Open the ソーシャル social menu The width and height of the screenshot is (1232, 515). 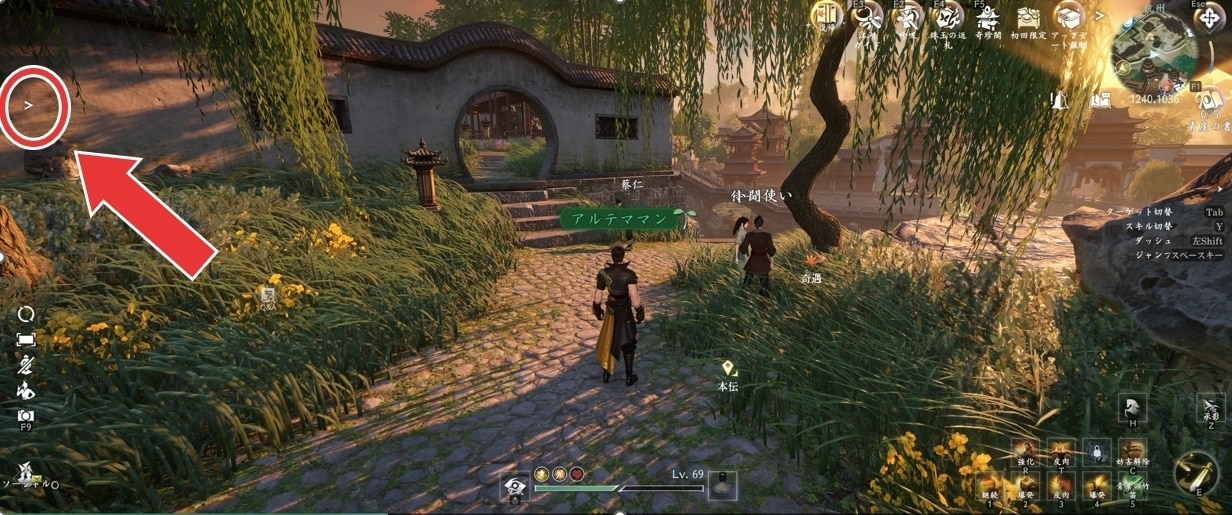[x=25, y=470]
